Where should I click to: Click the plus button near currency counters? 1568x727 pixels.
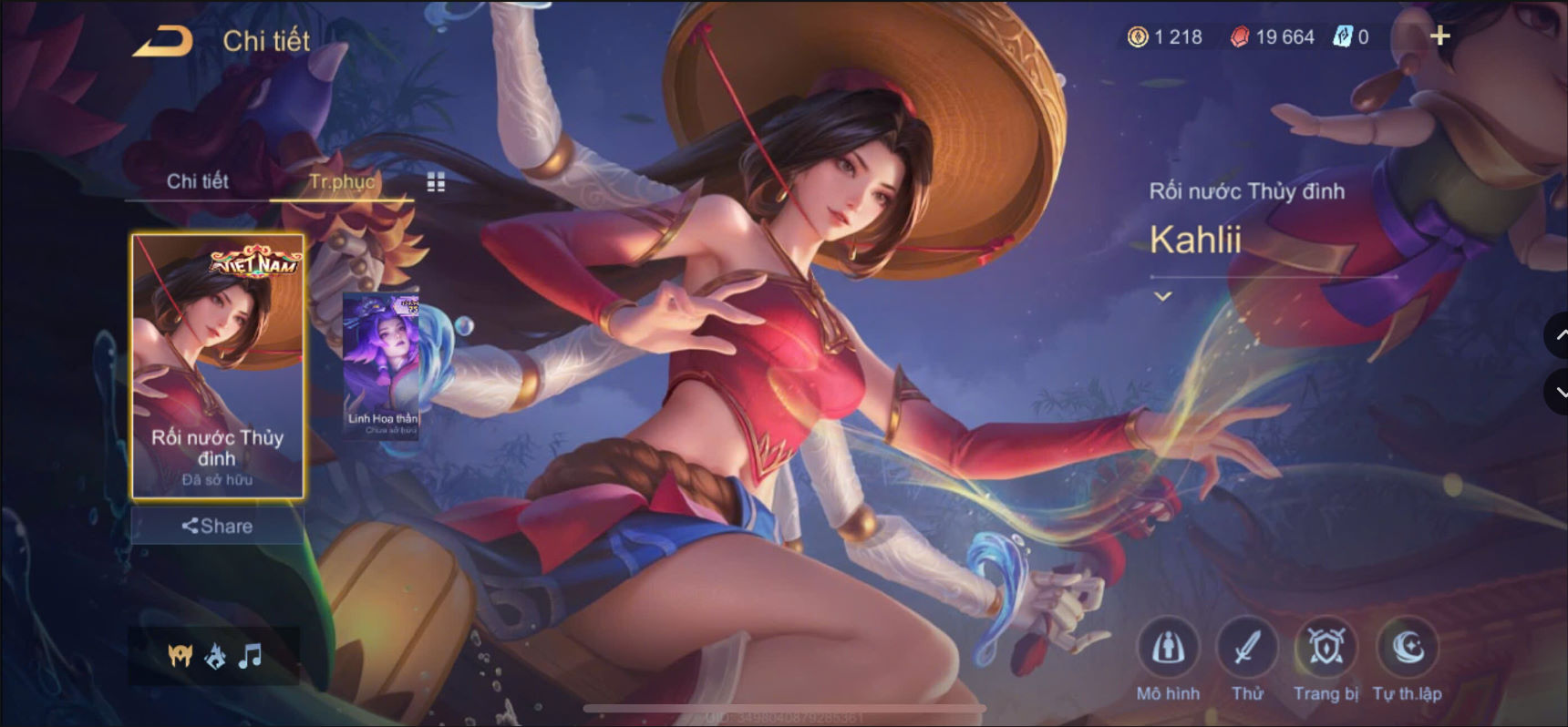click(x=1441, y=36)
